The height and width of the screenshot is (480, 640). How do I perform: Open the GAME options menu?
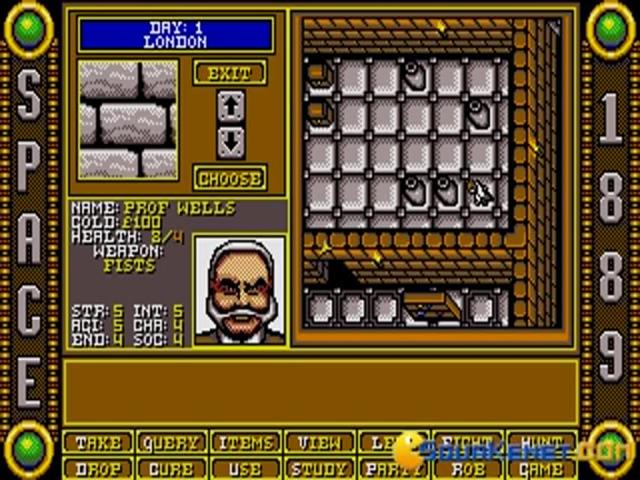pos(541,467)
